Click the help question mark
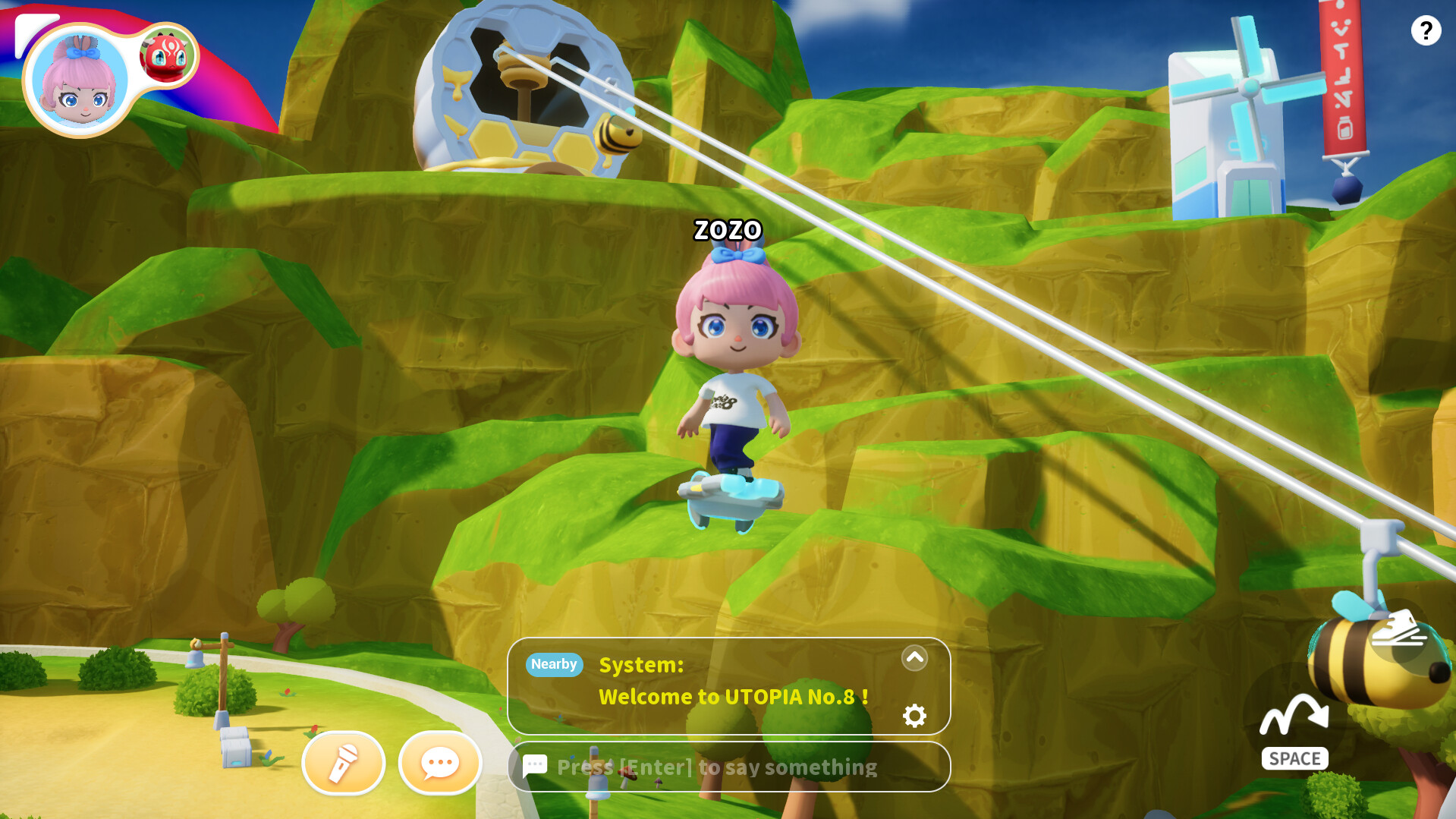This screenshot has width=1456, height=819. point(1428,32)
